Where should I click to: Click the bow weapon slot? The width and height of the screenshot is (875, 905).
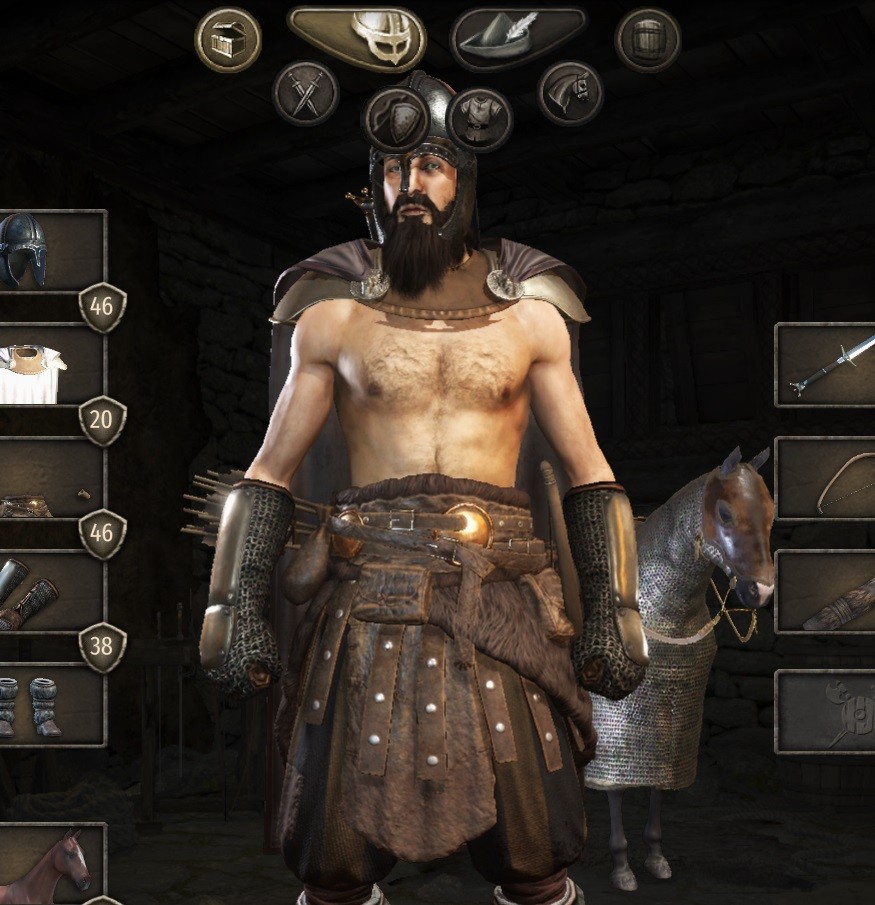826,478
